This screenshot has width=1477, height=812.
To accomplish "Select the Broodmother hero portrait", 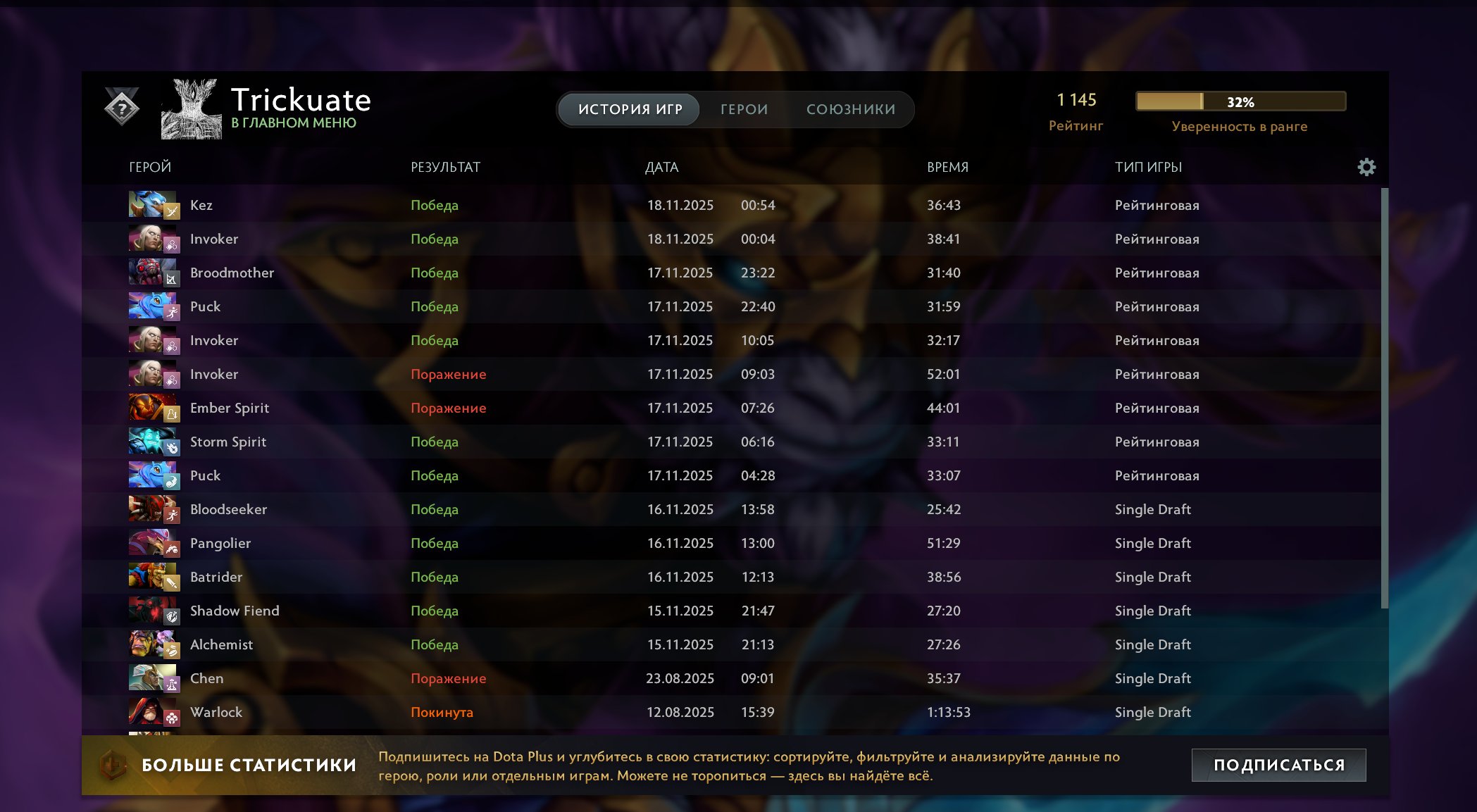I will pos(154,273).
